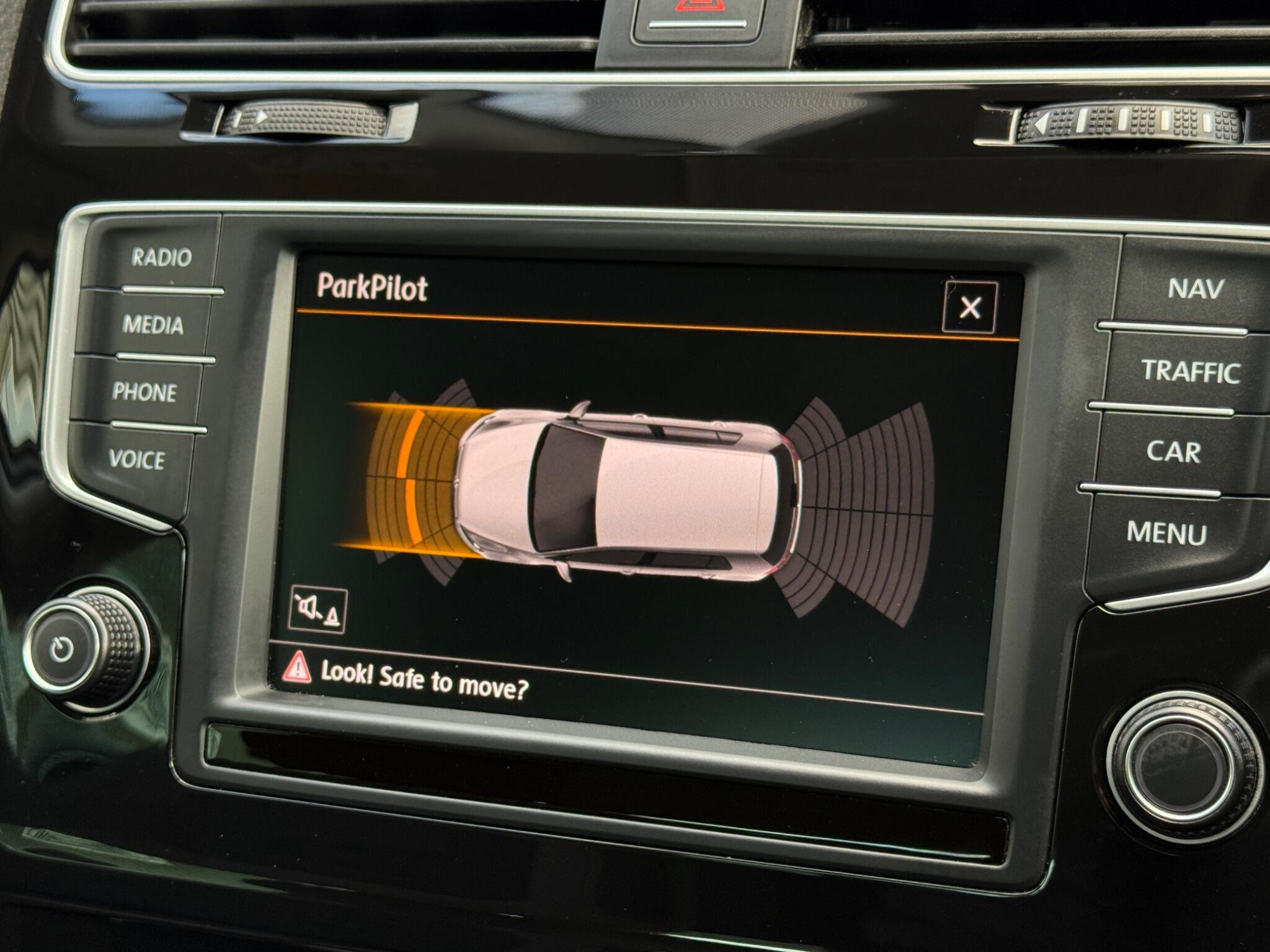
Task: Close the ParkPilot screen with the X
Action: click(x=970, y=307)
